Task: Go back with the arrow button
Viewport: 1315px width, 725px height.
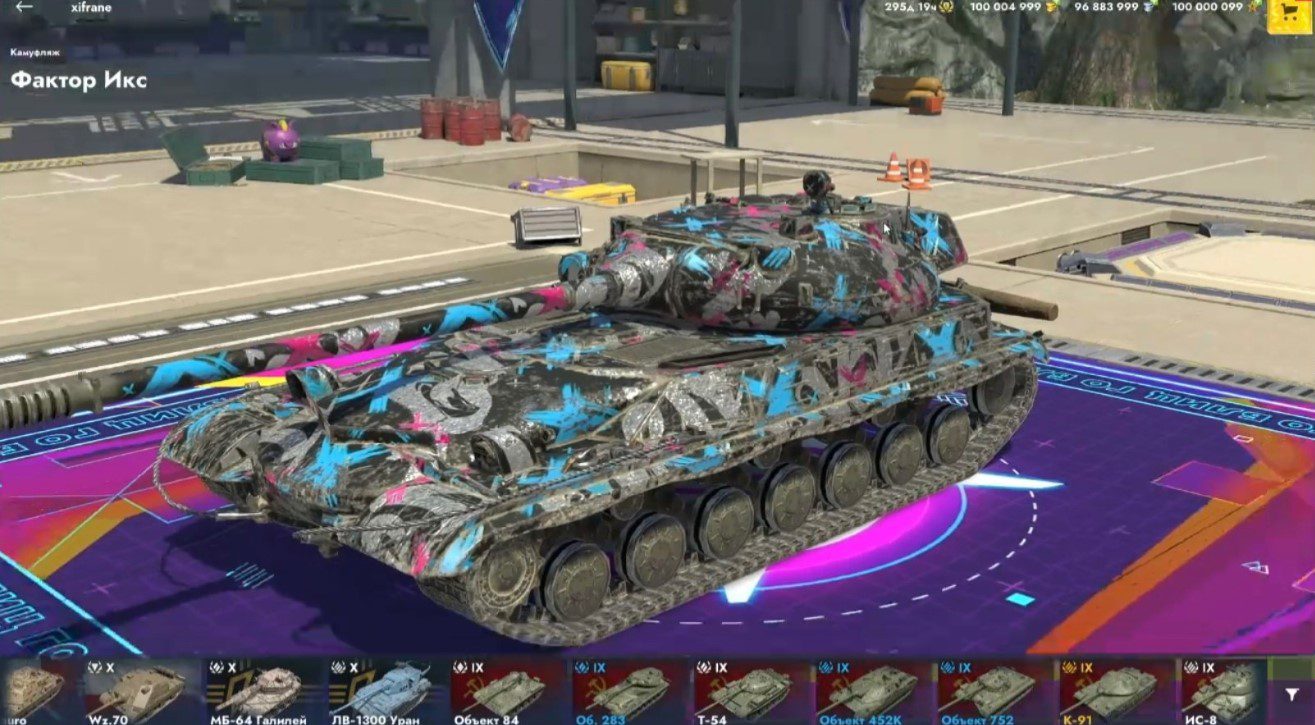Action: 25,7
